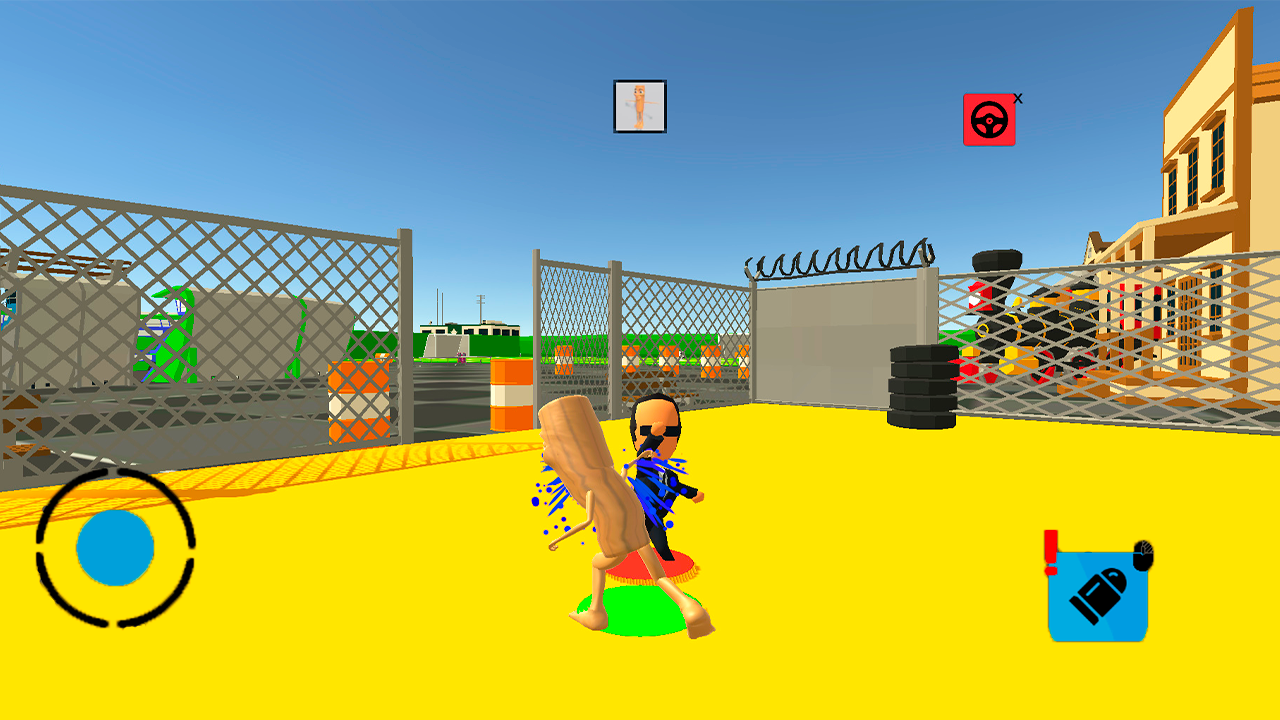Toggle the ammo indicator with exclamation mark
Viewport: 1280px width, 720px height.
(1050, 550)
